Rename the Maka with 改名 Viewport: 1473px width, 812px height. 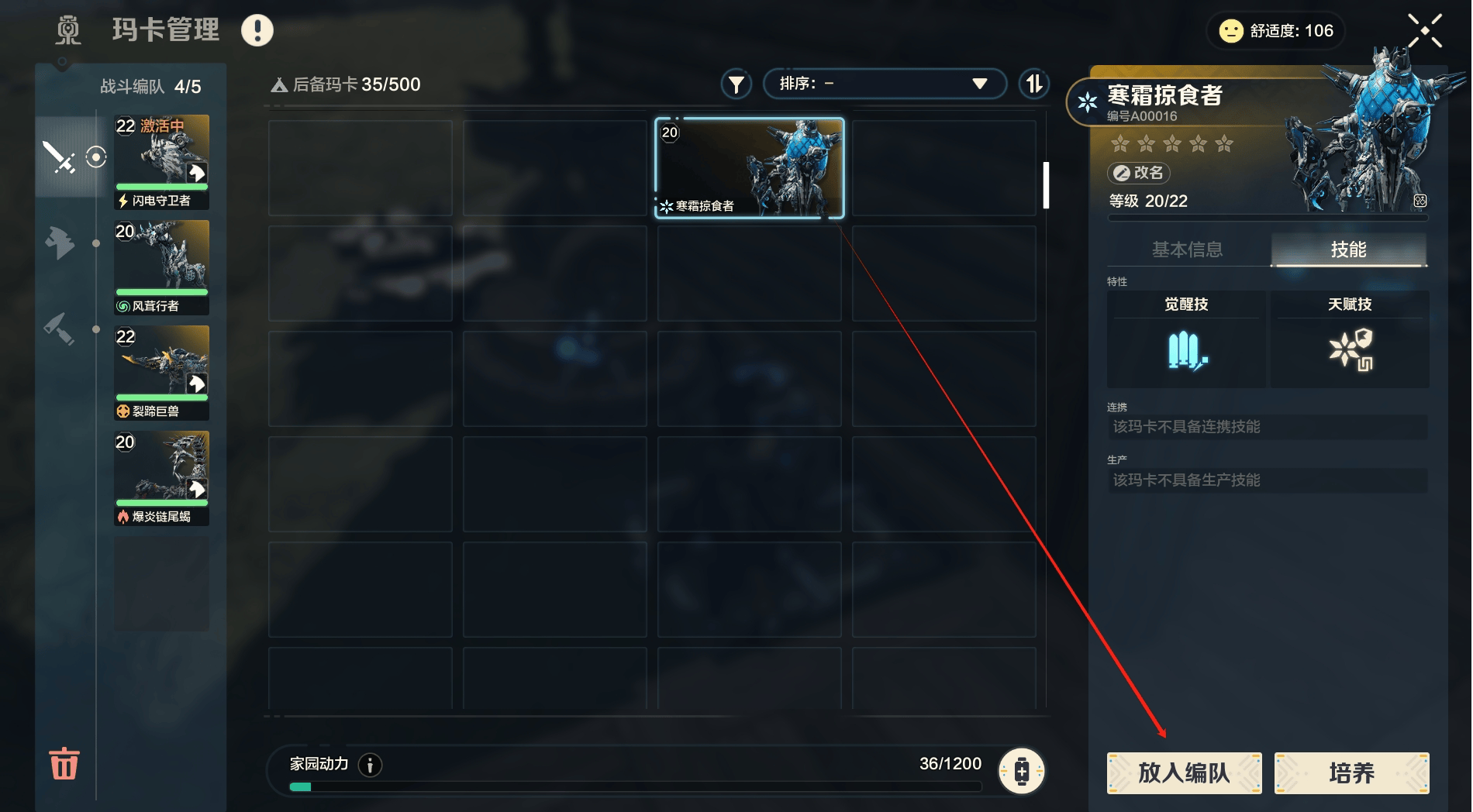(x=1139, y=173)
